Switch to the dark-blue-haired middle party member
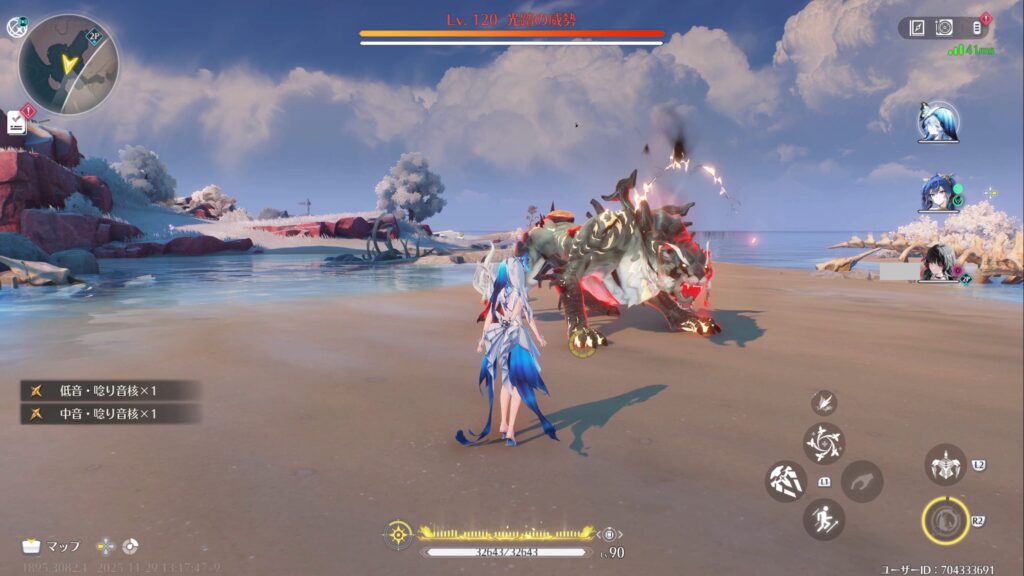The image size is (1024, 576). click(938, 193)
